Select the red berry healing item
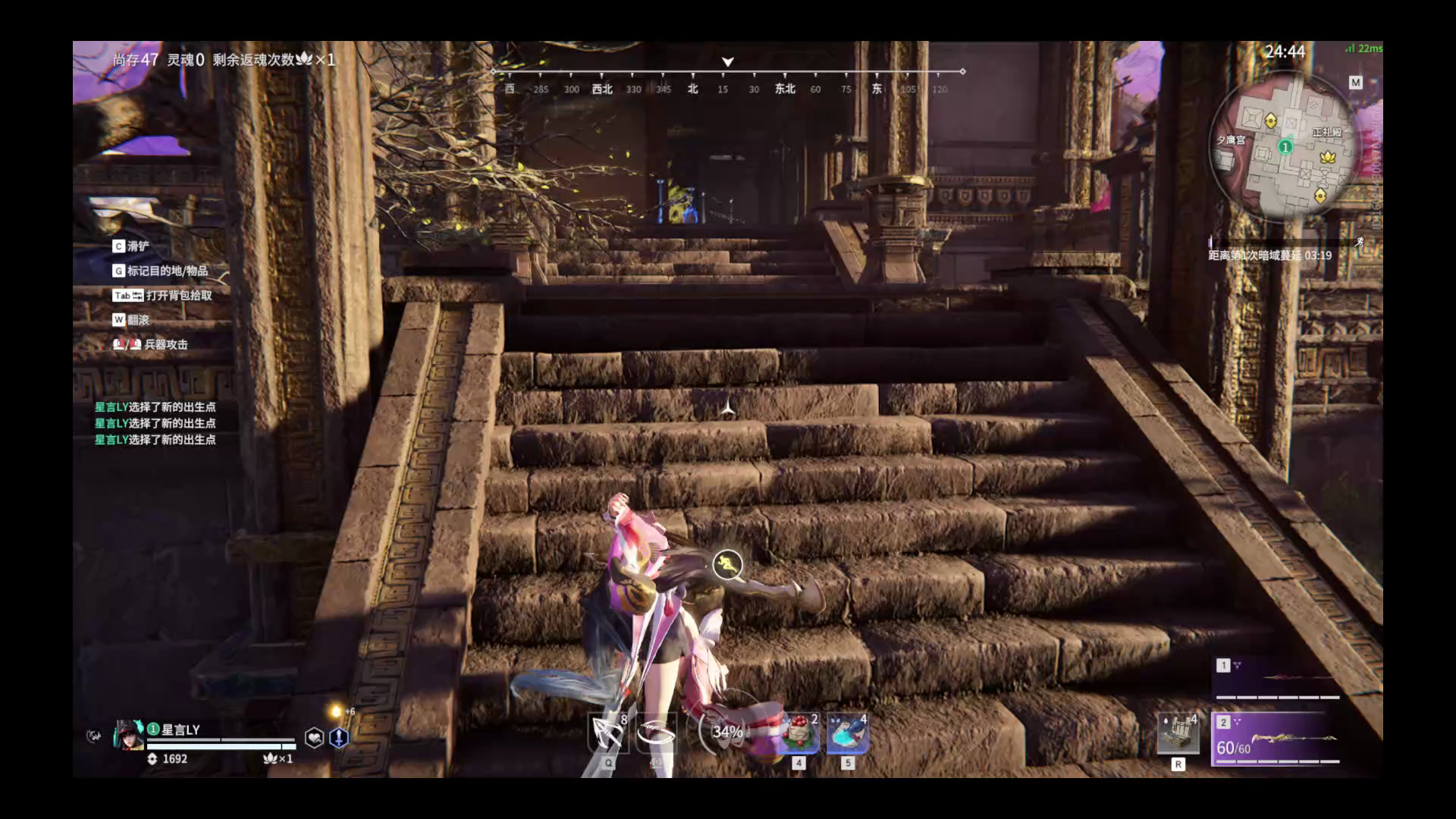This screenshot has width=1456, height=819. point(799,734)
